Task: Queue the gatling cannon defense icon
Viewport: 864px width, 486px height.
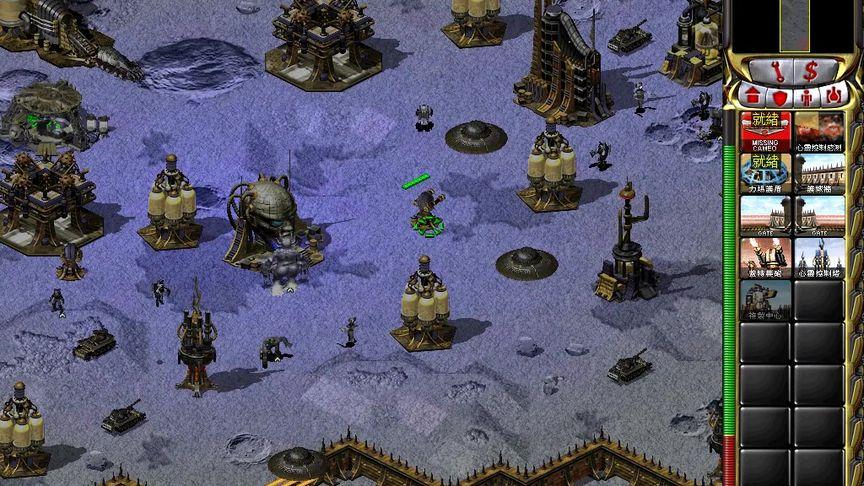Action: [x=765, y=258]
